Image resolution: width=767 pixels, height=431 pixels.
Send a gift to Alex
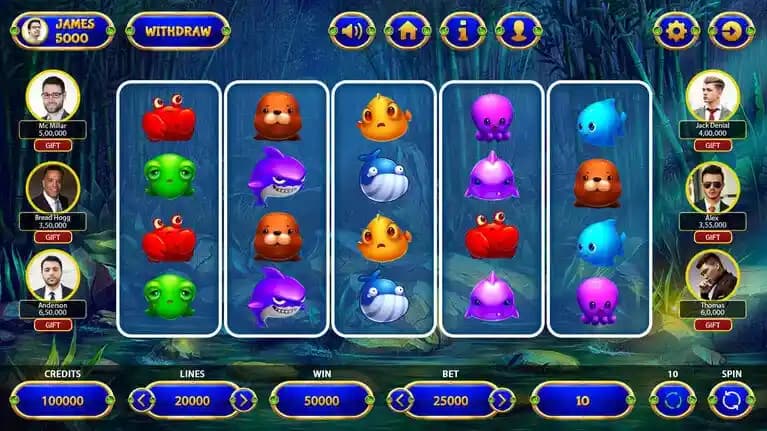713,237
